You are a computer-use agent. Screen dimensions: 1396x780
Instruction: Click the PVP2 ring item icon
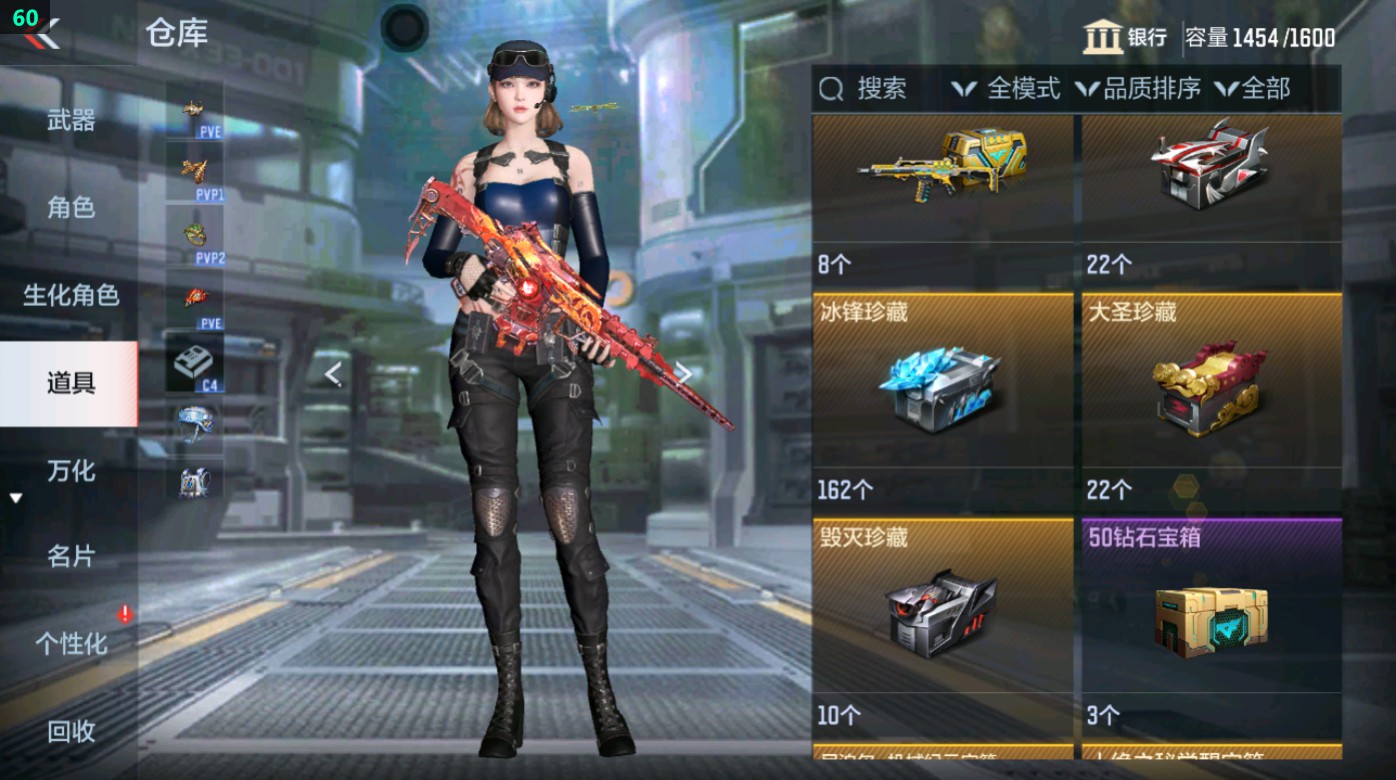tap(196, 233)
